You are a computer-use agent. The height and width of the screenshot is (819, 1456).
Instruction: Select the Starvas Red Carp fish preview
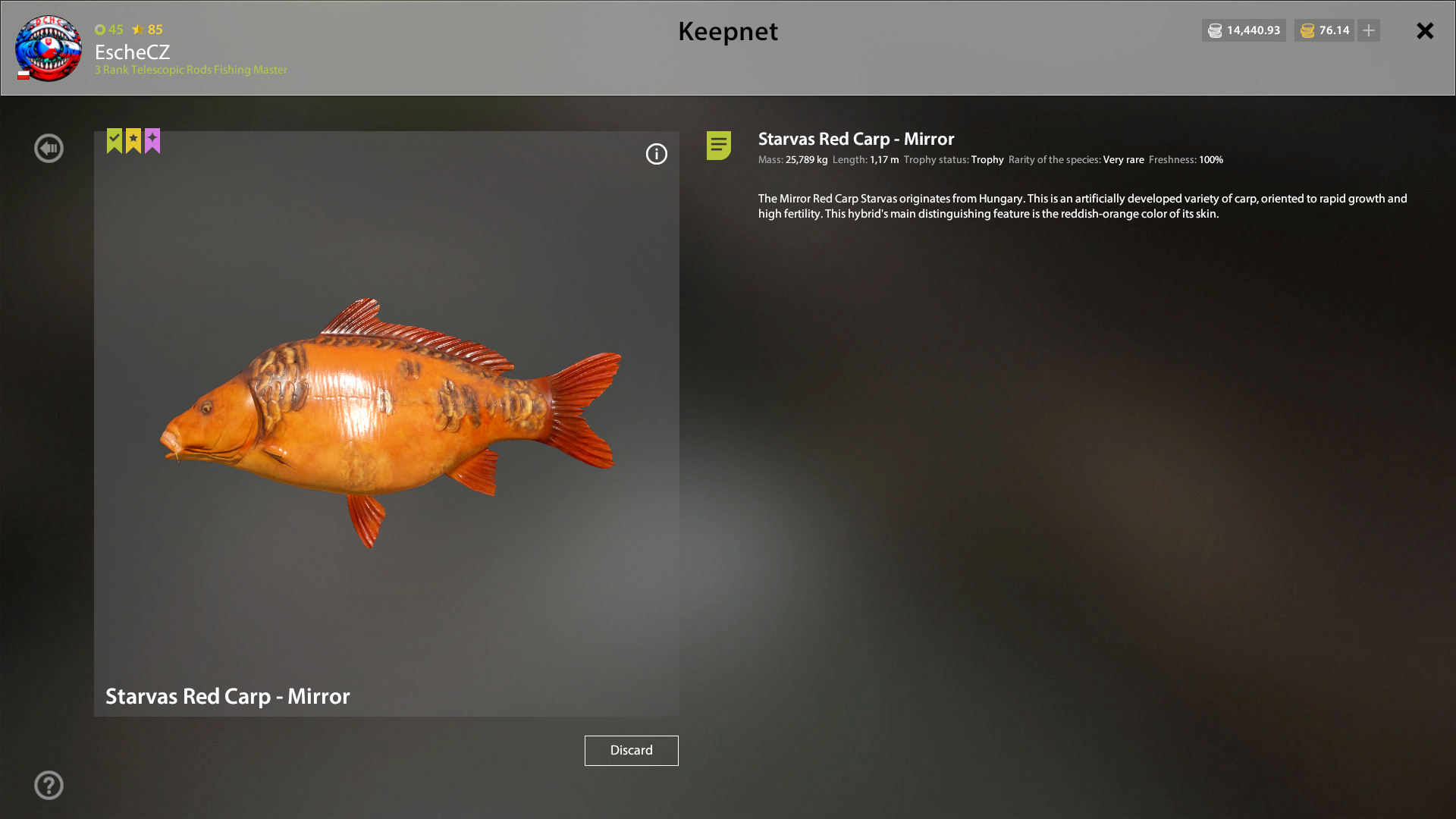[387, 421]
